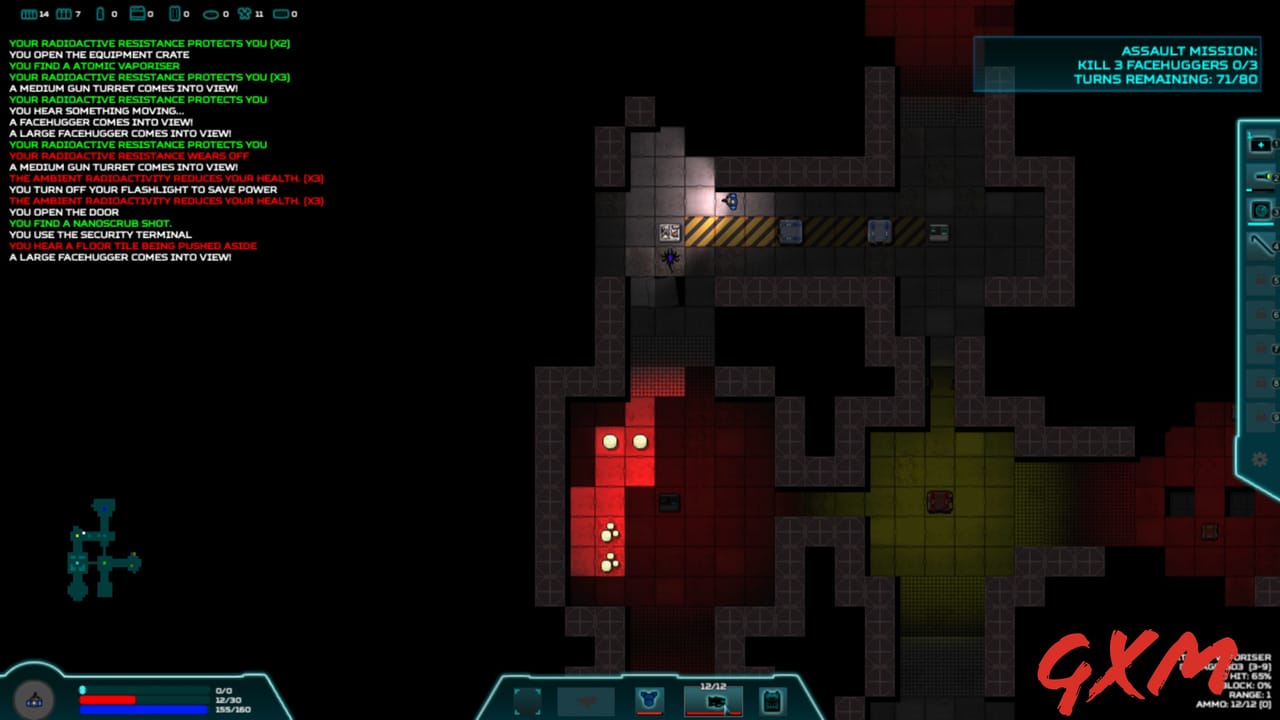Click the empty secondary weapon slot

pyautogui.click(x=586, y=701)
